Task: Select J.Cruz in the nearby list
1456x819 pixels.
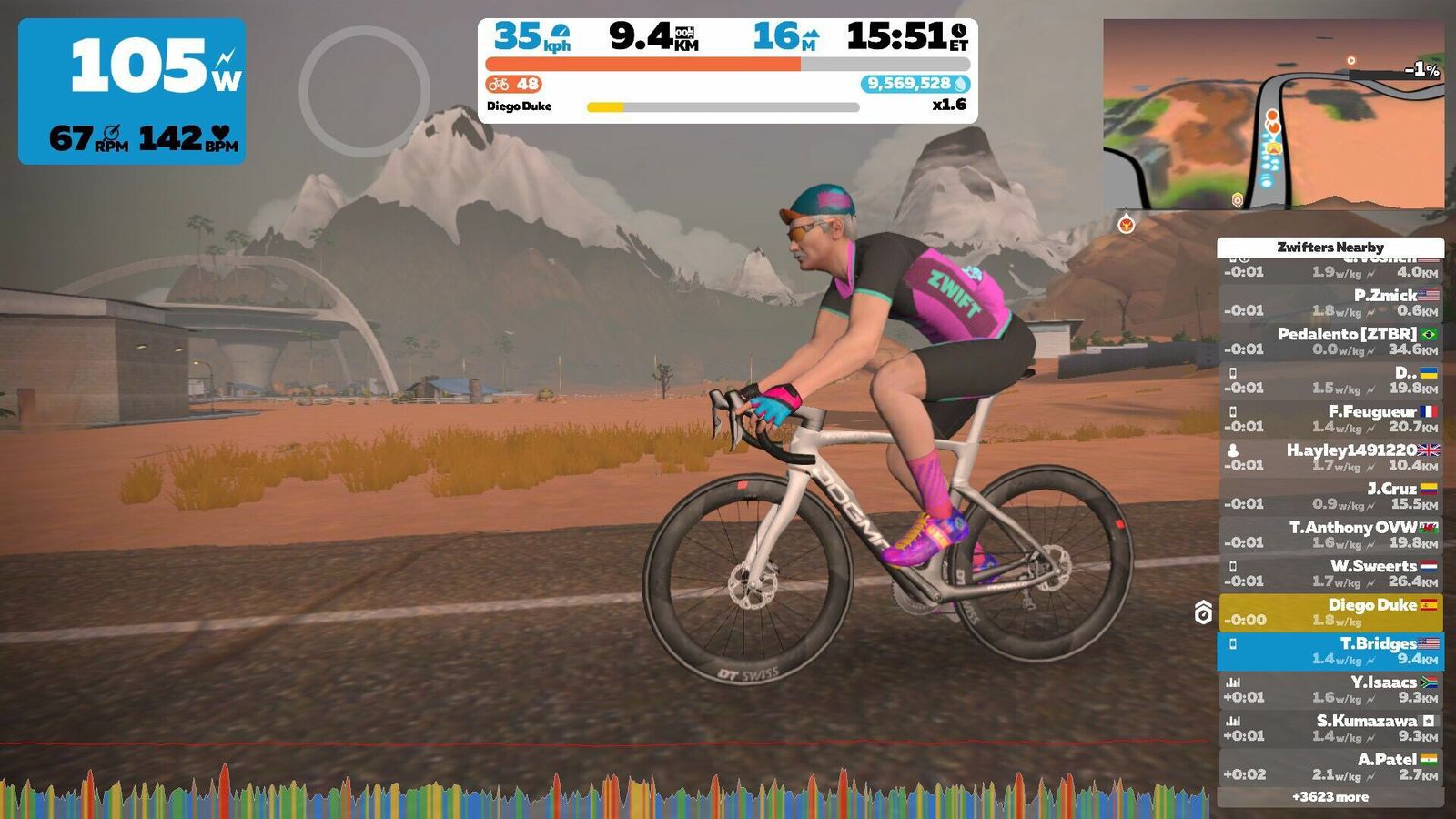Action: (1330, 496)
